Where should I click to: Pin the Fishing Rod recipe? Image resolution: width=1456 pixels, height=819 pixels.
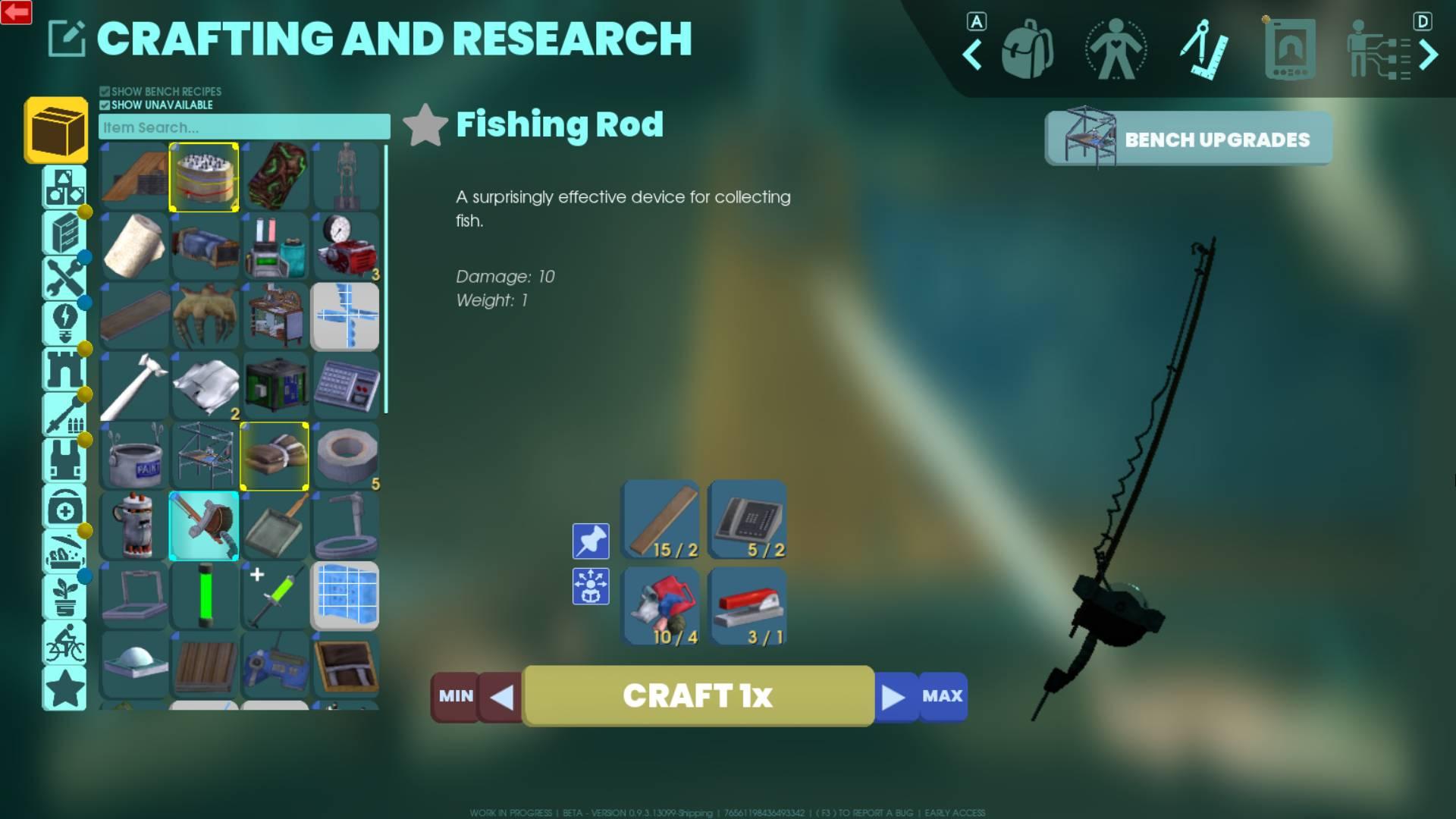[x=591, y=541]
